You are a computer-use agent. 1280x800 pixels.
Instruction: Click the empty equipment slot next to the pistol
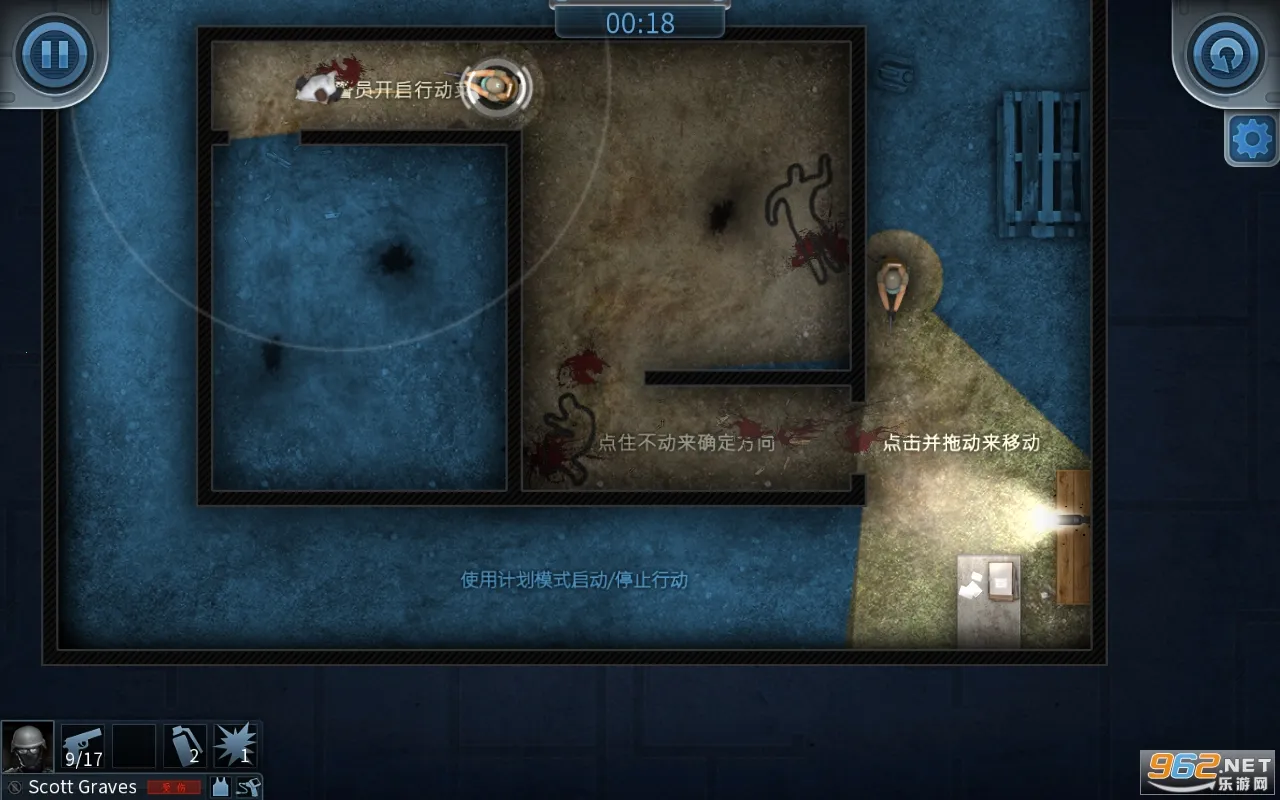tap(133, 744)
